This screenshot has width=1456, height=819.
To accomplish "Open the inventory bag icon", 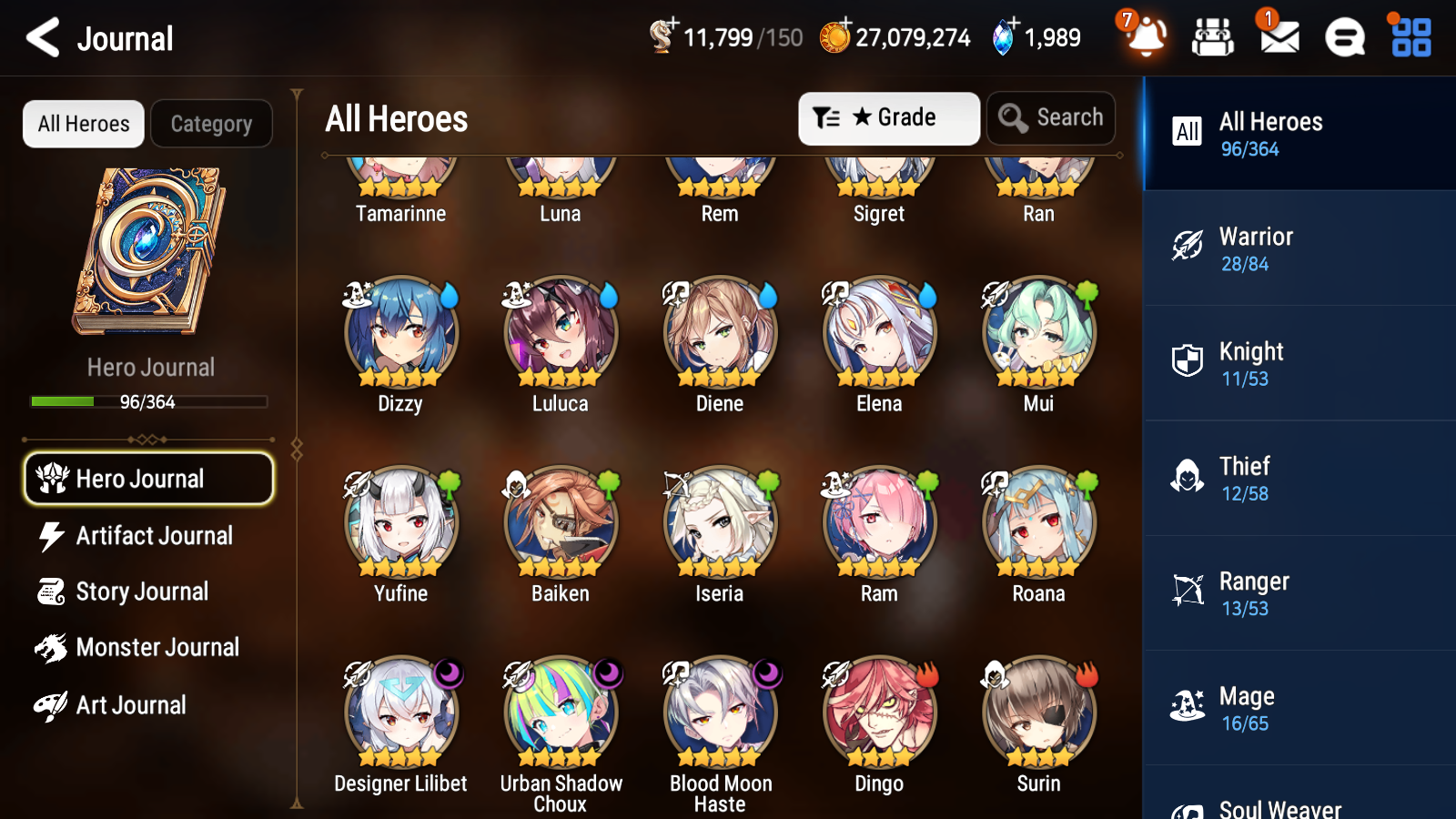I will tap(1212, 37).
